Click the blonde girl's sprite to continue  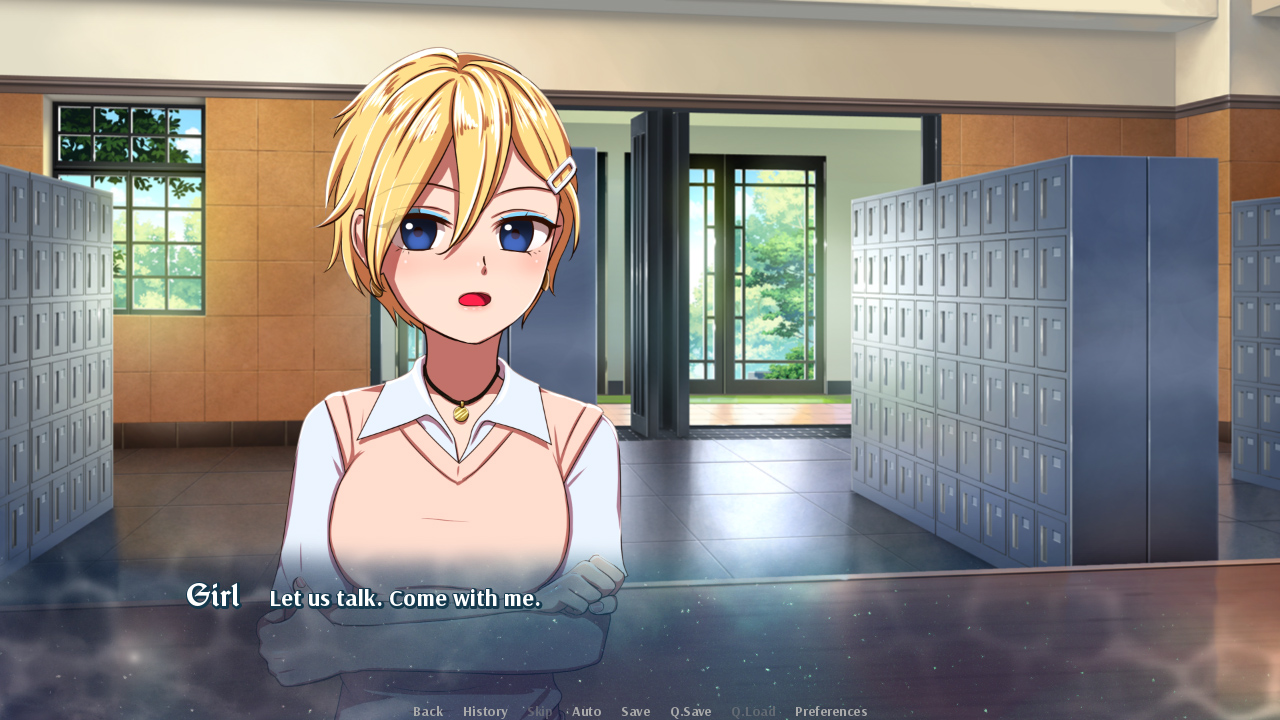coord(450,300)
